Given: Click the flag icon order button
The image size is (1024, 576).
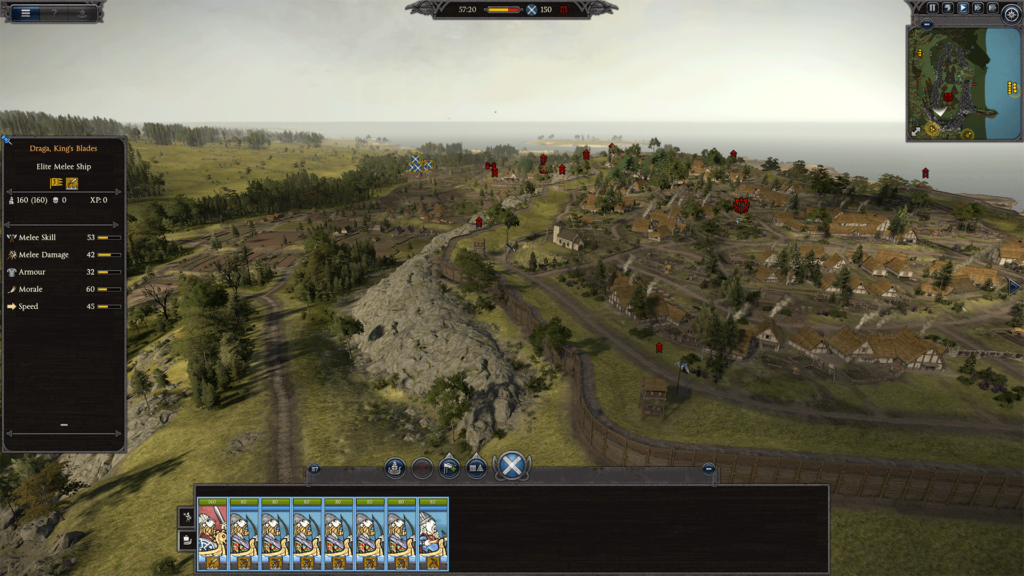Looking at the screenshot, I should (450, 467).
